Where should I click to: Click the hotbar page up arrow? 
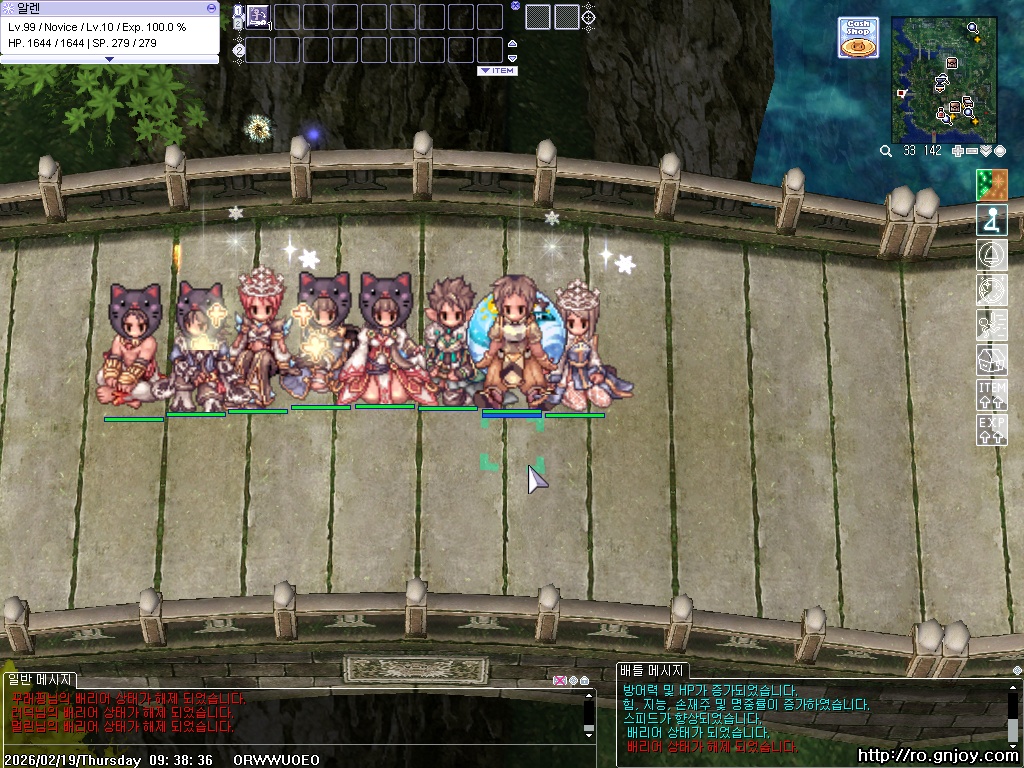513,43
